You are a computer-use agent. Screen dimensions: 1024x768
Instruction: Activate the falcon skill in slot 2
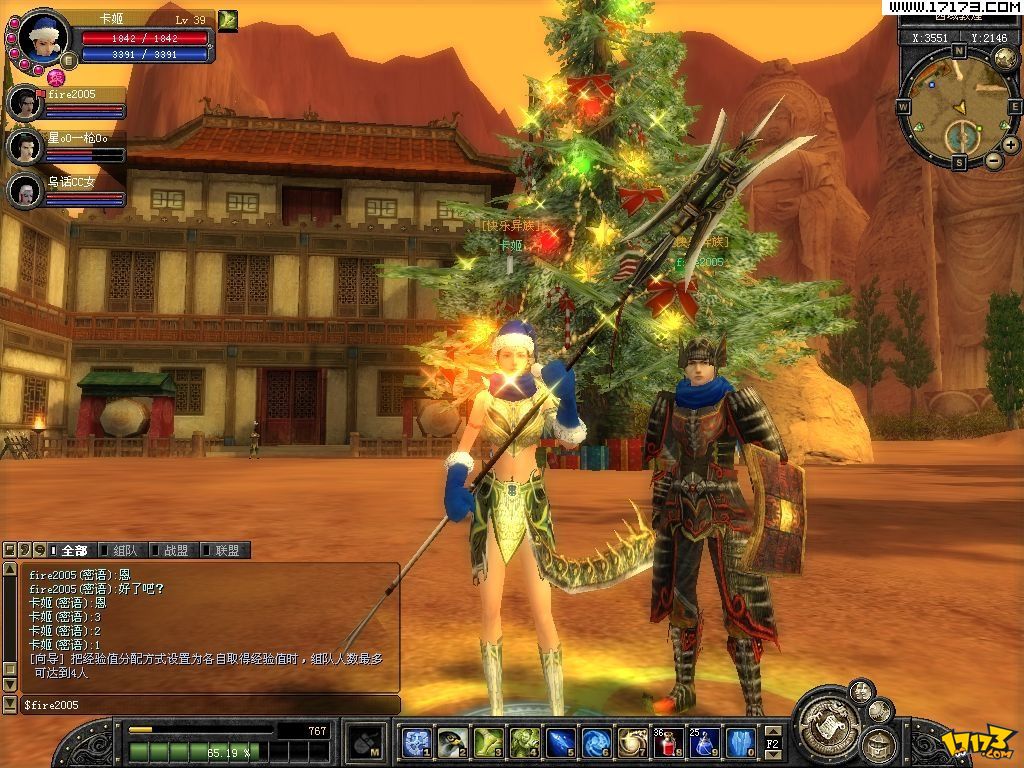(x=452, y=742)
